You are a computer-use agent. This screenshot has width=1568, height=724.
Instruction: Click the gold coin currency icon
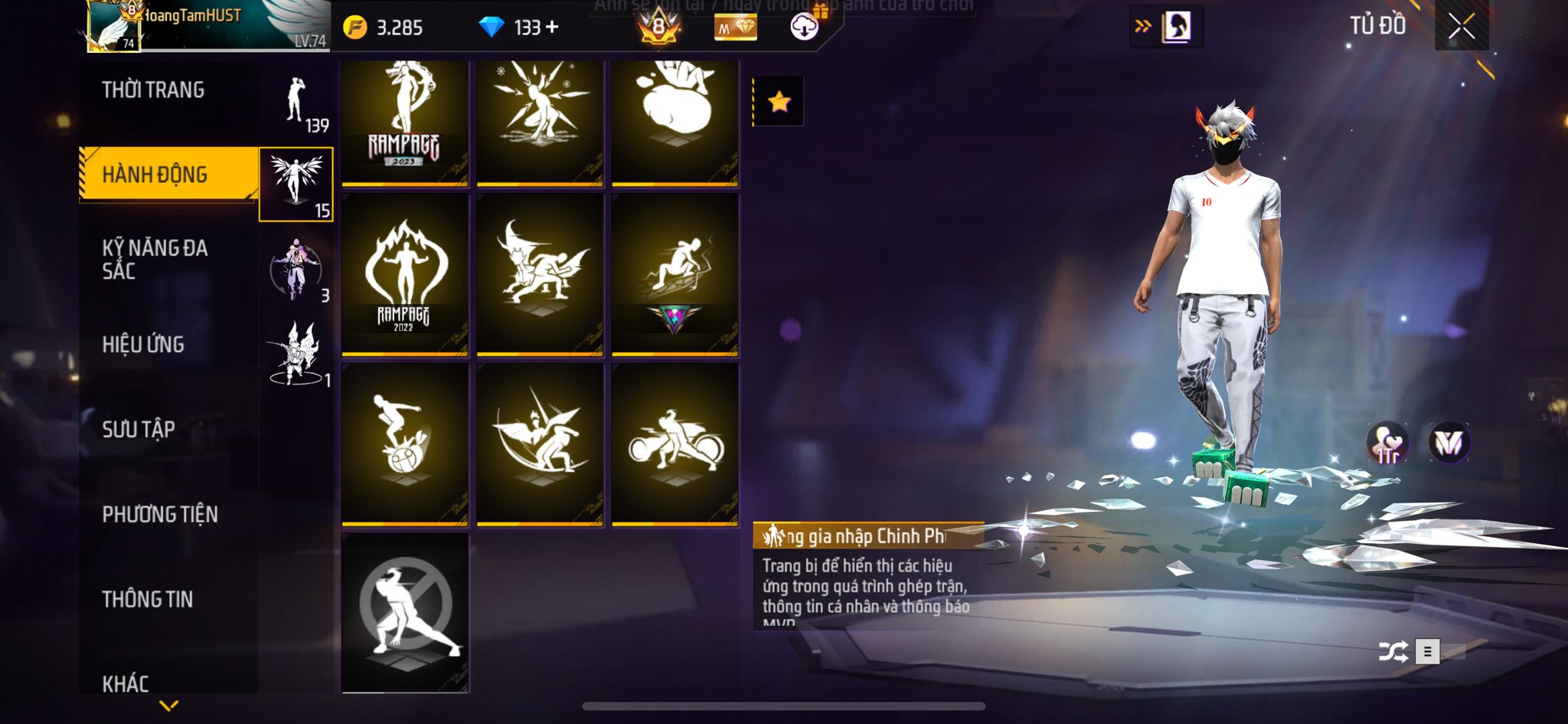coord(354,28)
